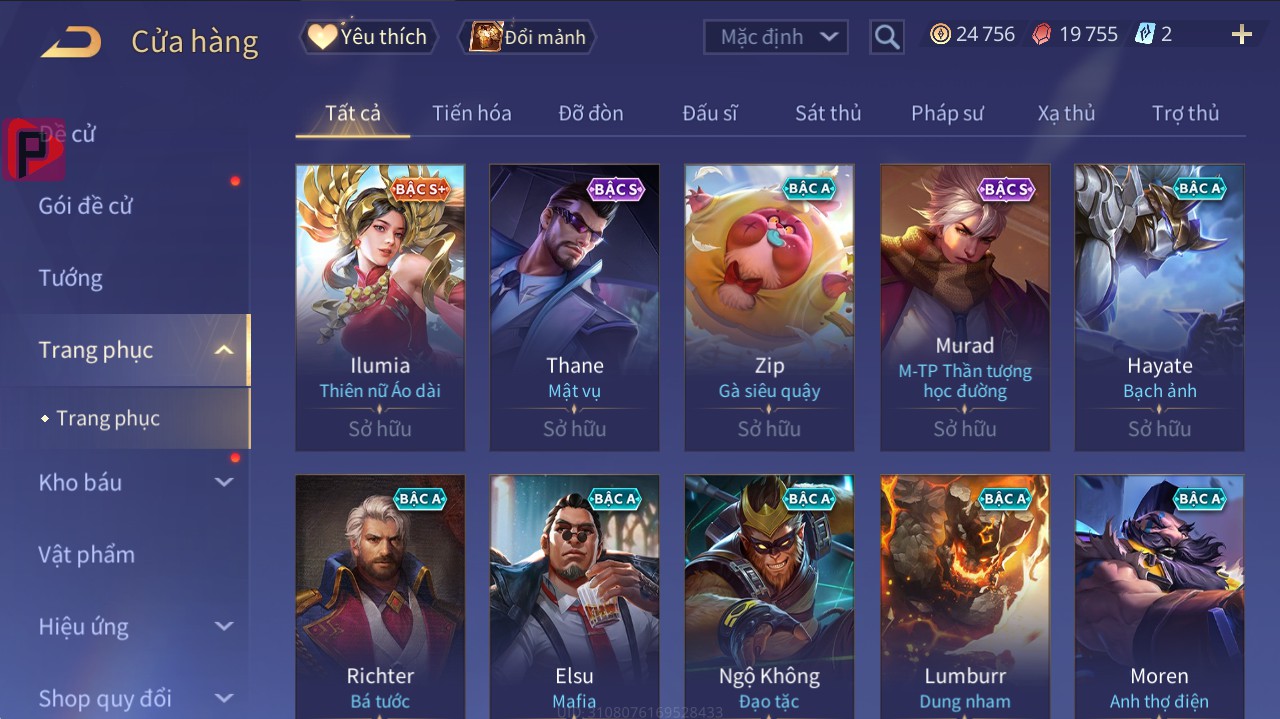Screen dimensions: 1280x719
Task: View the Xạ thủ skins tab
Action: 1066,113
